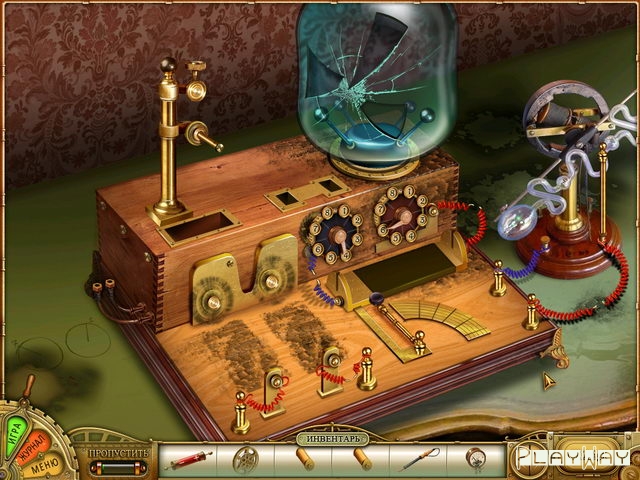Image resolution: width=640 pixels, height=480 pixels.
Task: Select the spoked wheel inventory item
Action: [x=244, y=460]
